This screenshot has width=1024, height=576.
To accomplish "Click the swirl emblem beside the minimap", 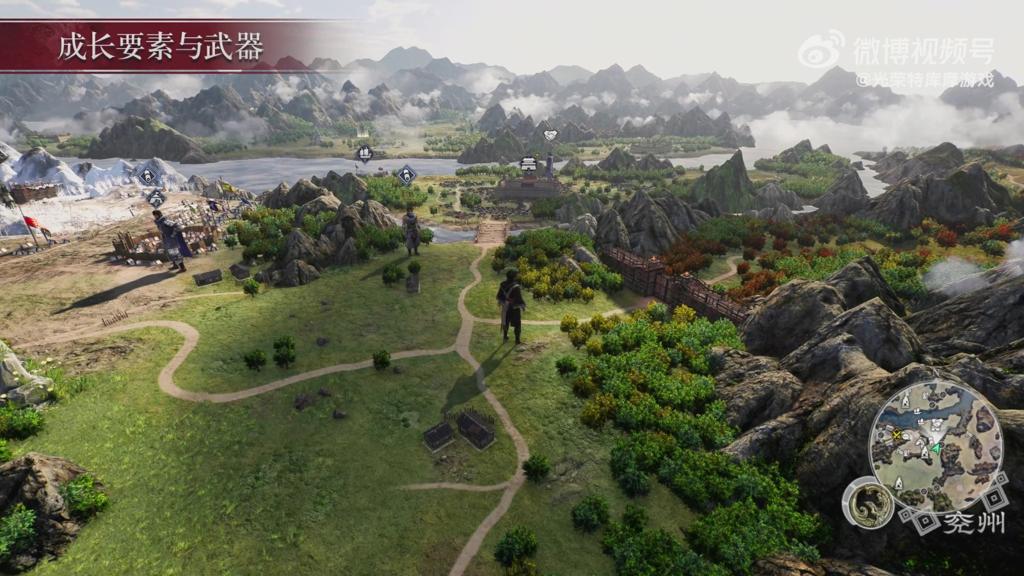I will pos(866,503).
